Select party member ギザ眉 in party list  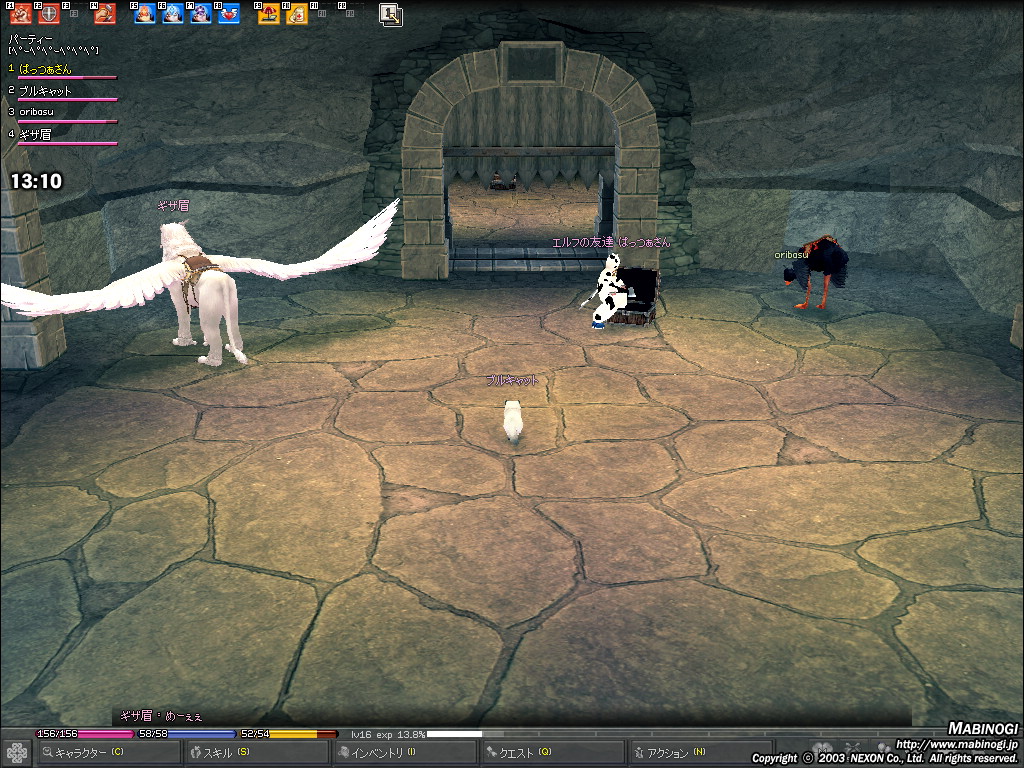click(x=36, y=134)
